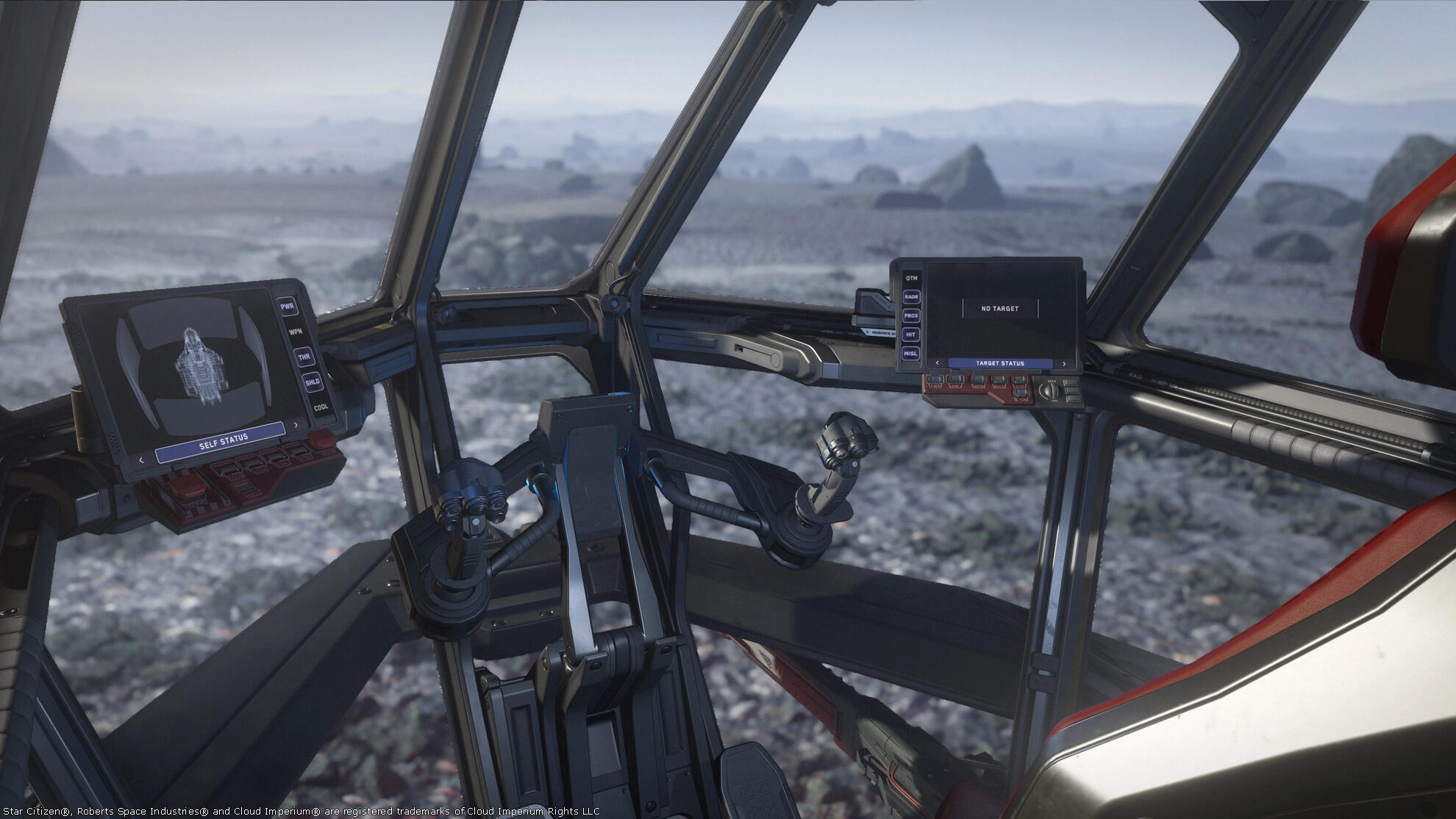Switch to the WPN page on left MFD

[295, 331]
